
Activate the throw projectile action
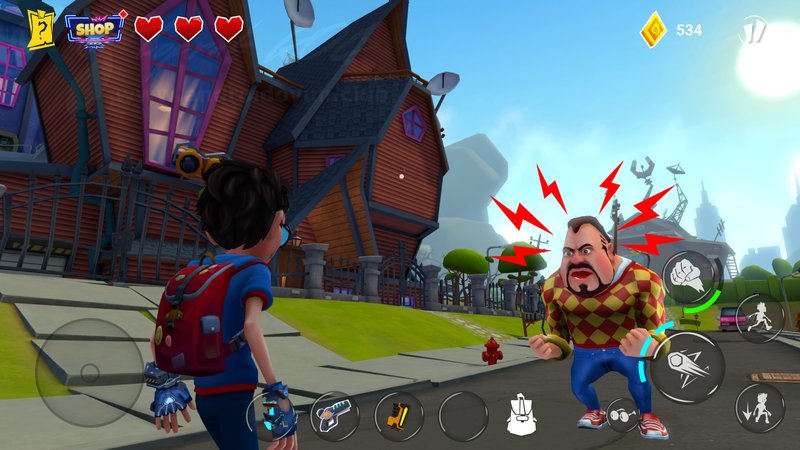[x=688, y=367]
